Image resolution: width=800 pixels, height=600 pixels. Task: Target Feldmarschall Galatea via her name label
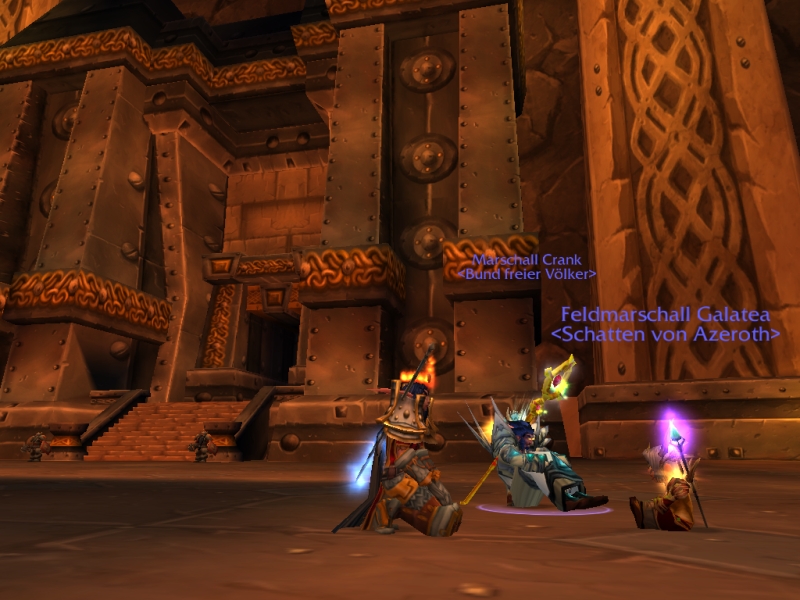coord(665,314)
